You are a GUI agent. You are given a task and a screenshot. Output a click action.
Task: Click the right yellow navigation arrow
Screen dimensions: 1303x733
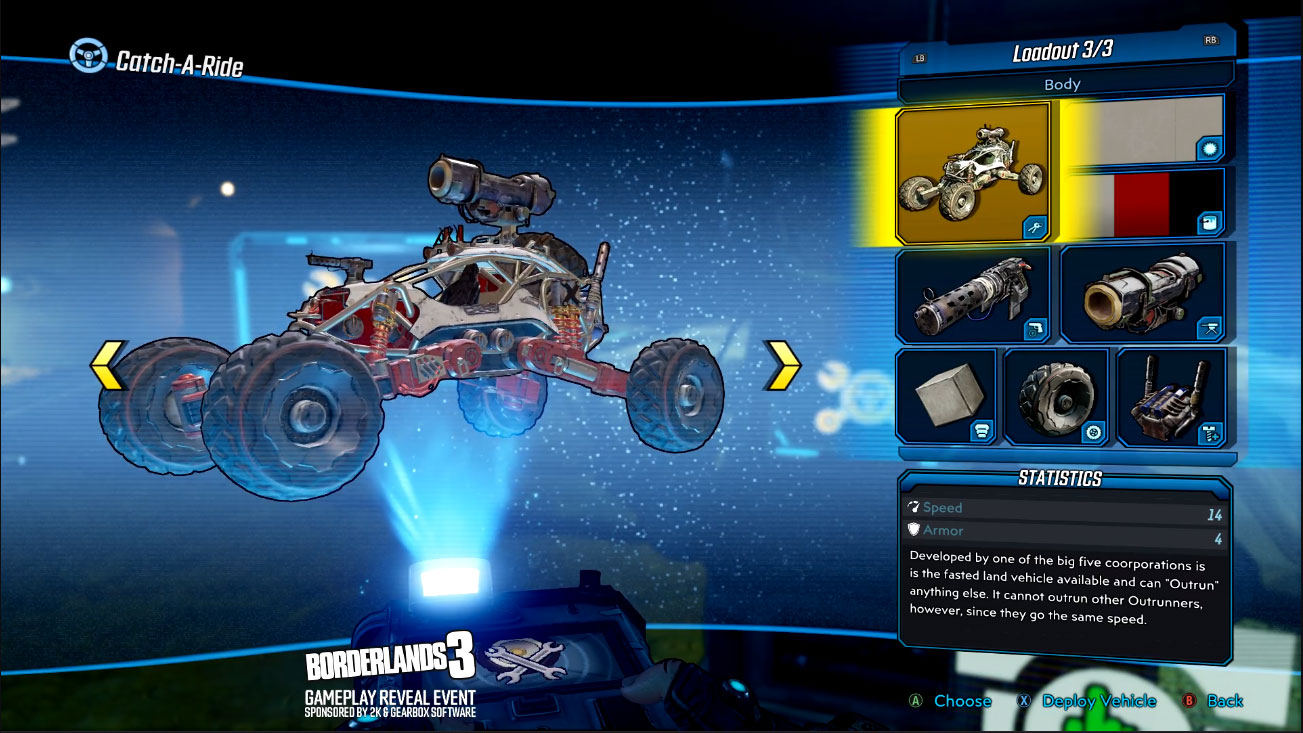pyautogui.click(x=783, y=367)
